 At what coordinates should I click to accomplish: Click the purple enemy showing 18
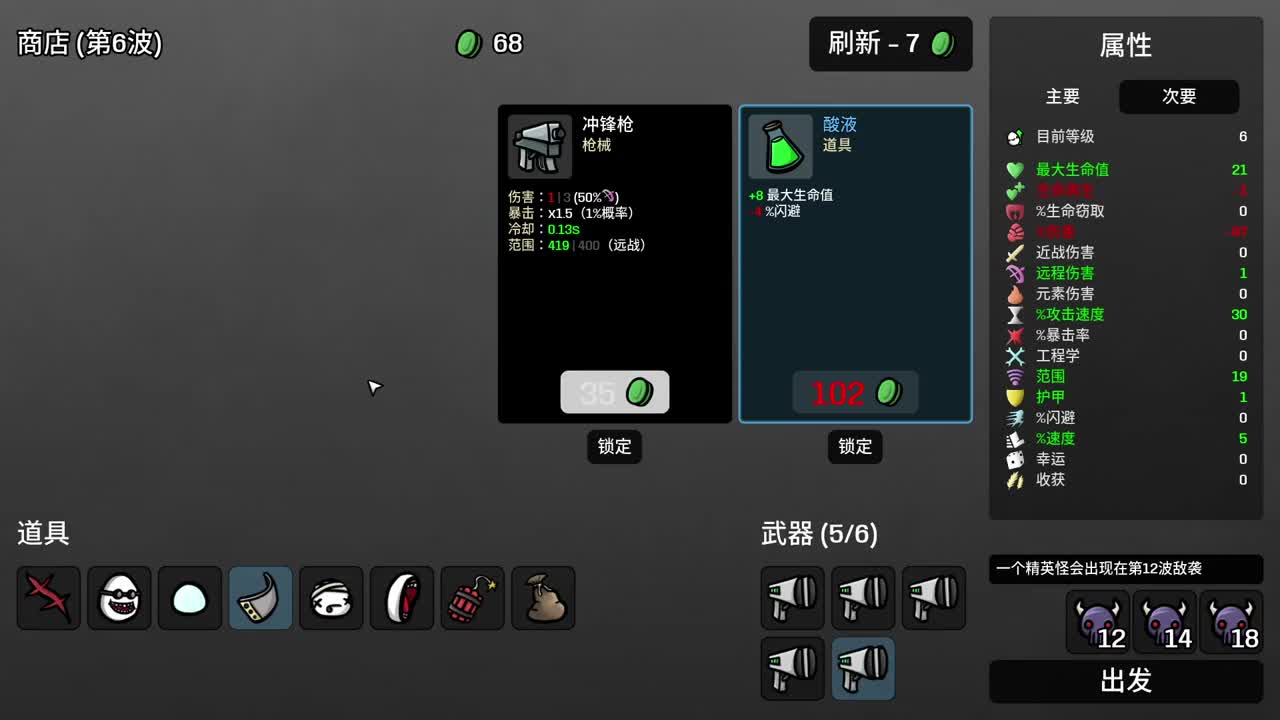pyautogui.click(x=1231, y=620)
